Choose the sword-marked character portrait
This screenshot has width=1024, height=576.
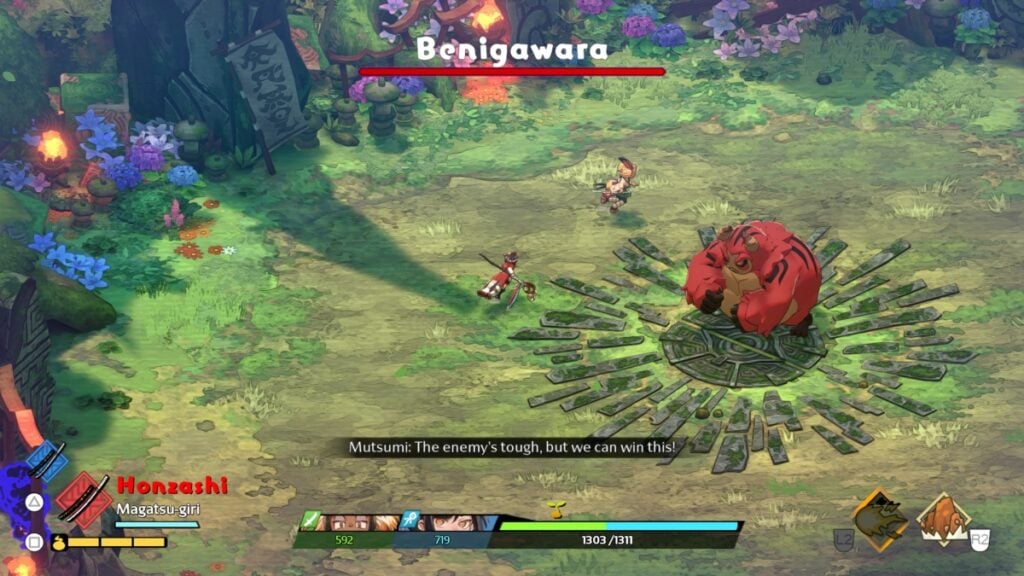tap(350, 522)
